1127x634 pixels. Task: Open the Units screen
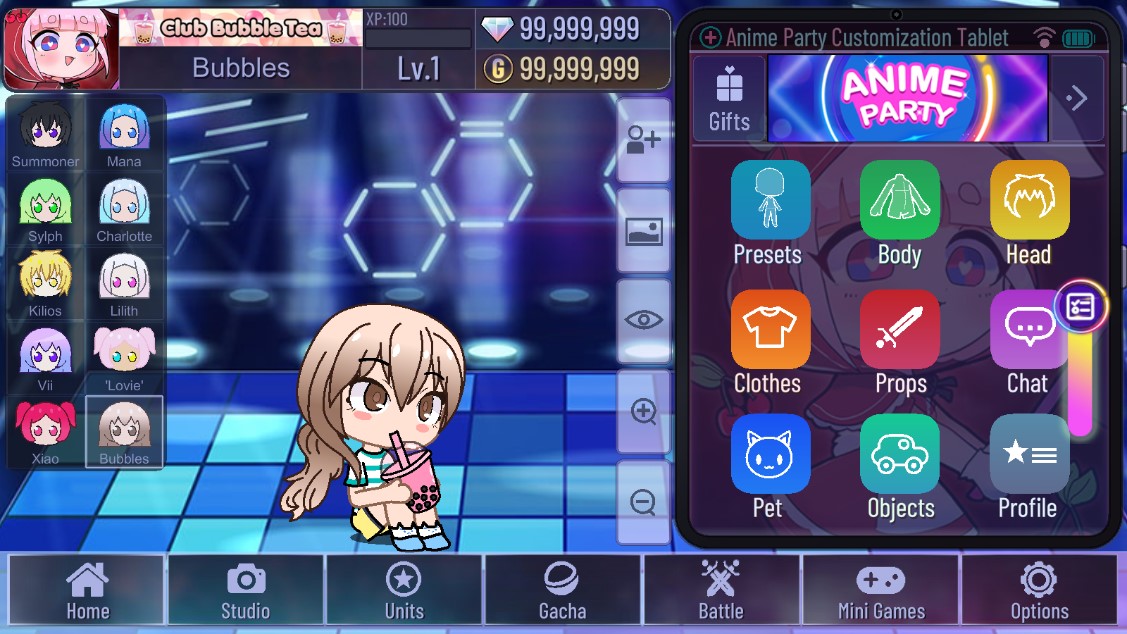(x=404, y=590)
